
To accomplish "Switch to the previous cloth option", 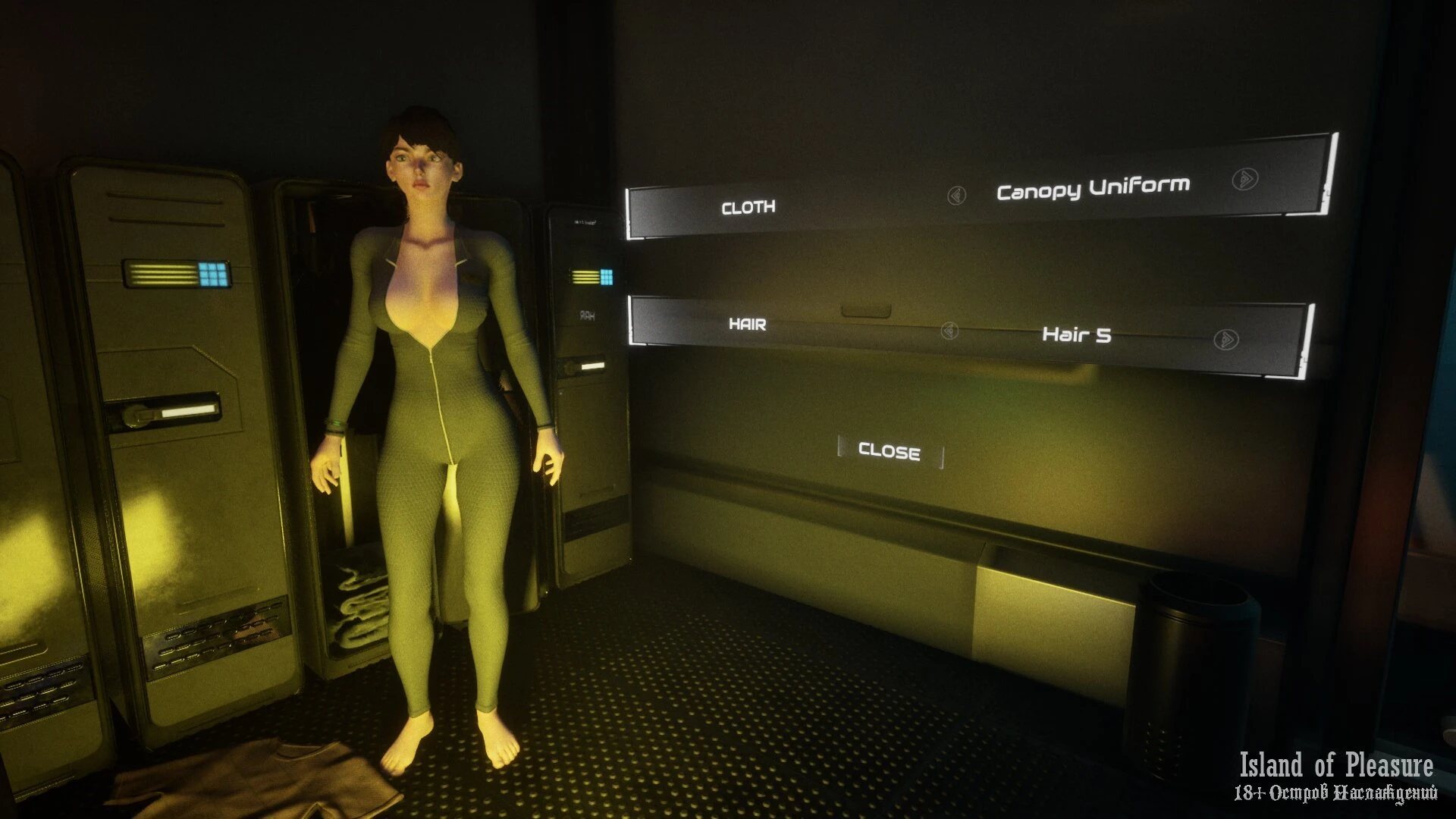I will click(957, 196).
